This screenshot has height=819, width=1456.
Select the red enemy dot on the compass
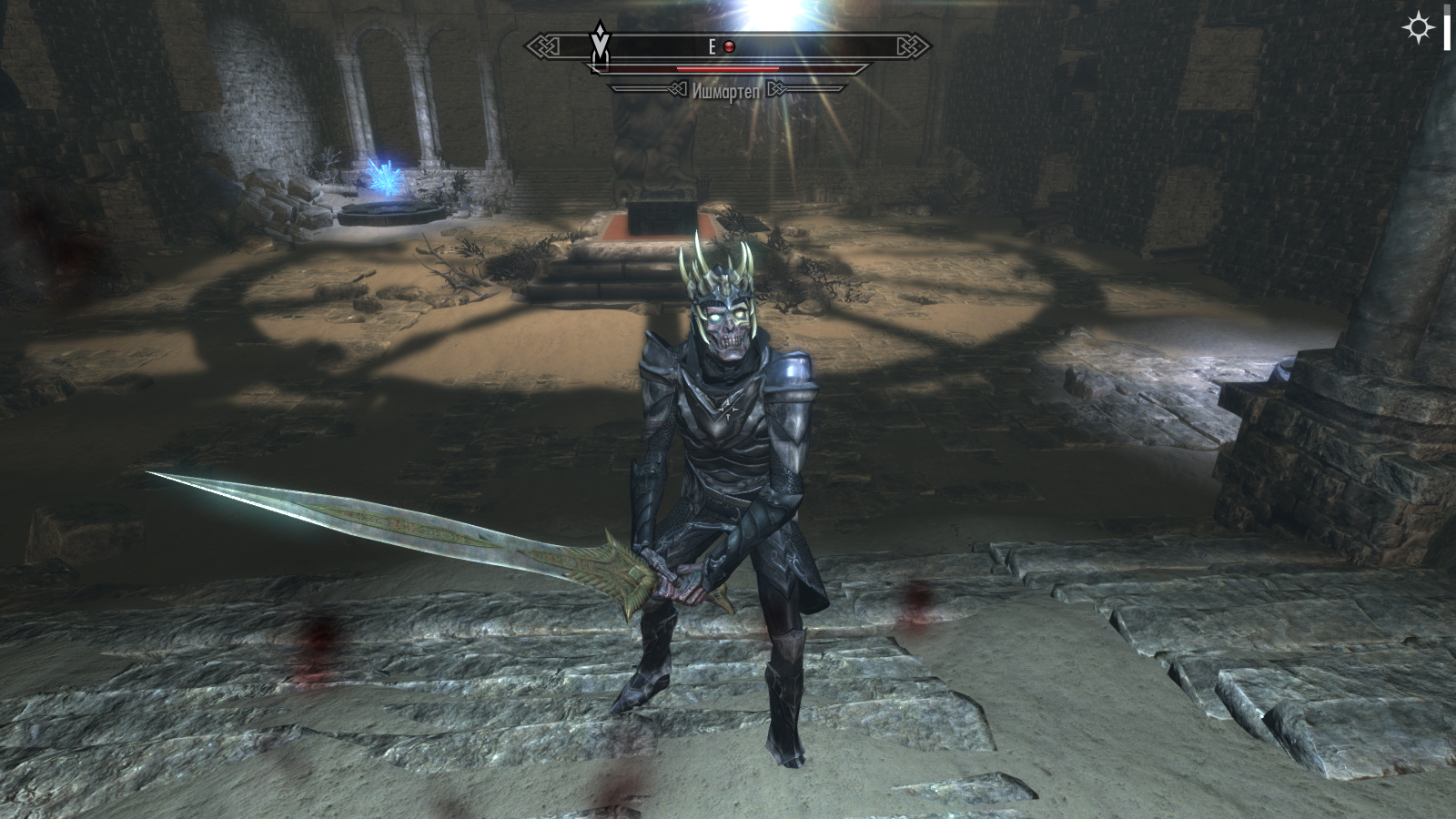729,47
